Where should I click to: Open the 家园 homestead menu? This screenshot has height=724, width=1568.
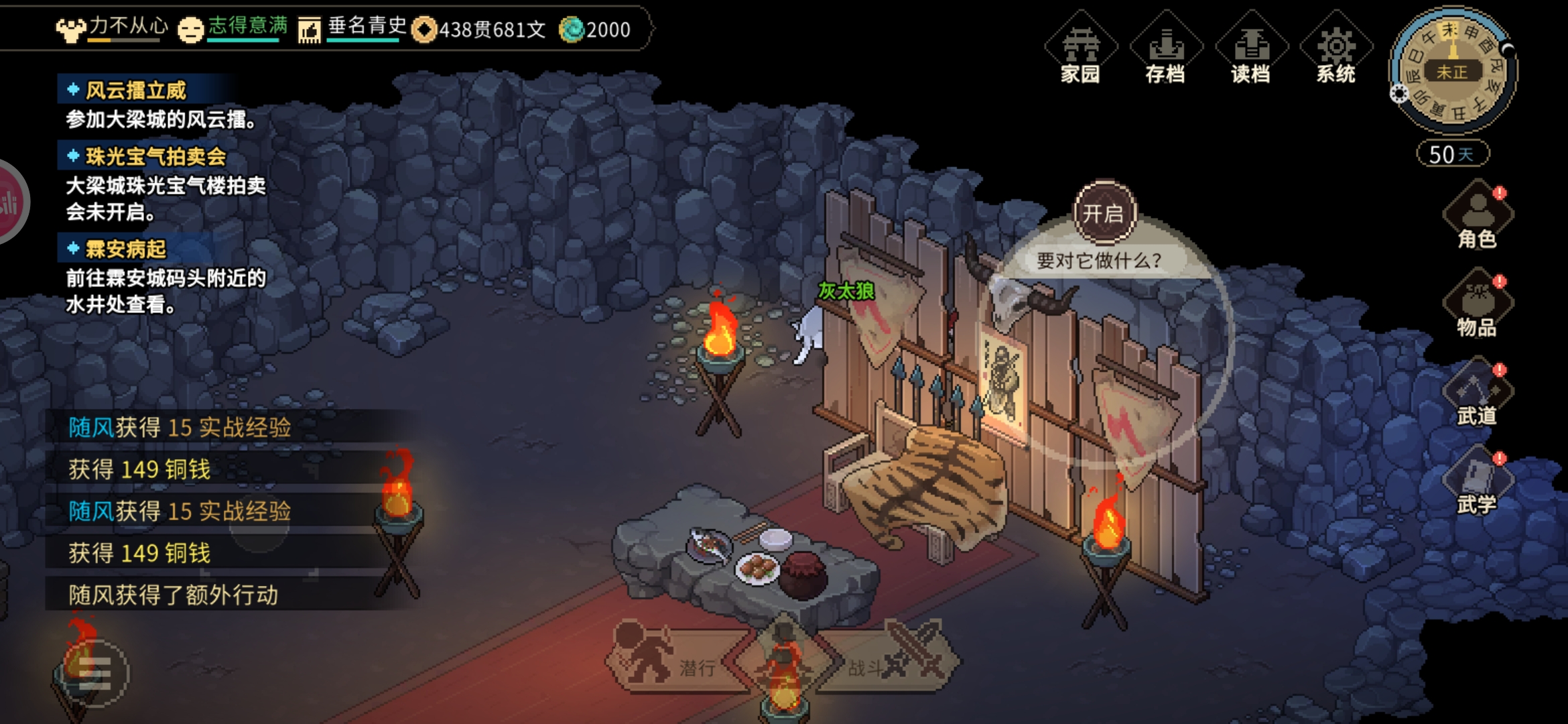pyautogui.click(x=1080, y=49)
